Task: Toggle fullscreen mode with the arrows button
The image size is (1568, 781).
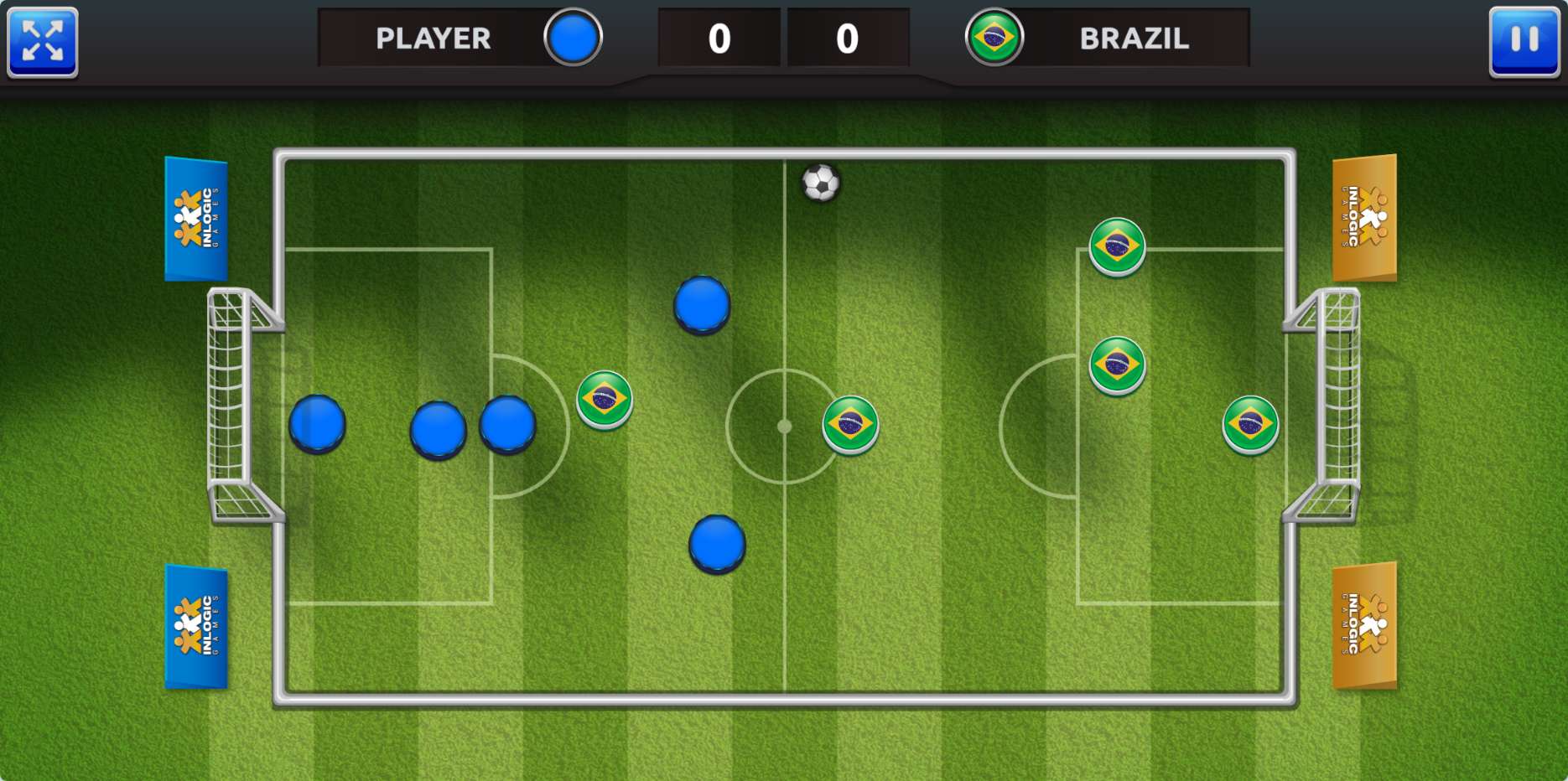Action: click(43, 42)
